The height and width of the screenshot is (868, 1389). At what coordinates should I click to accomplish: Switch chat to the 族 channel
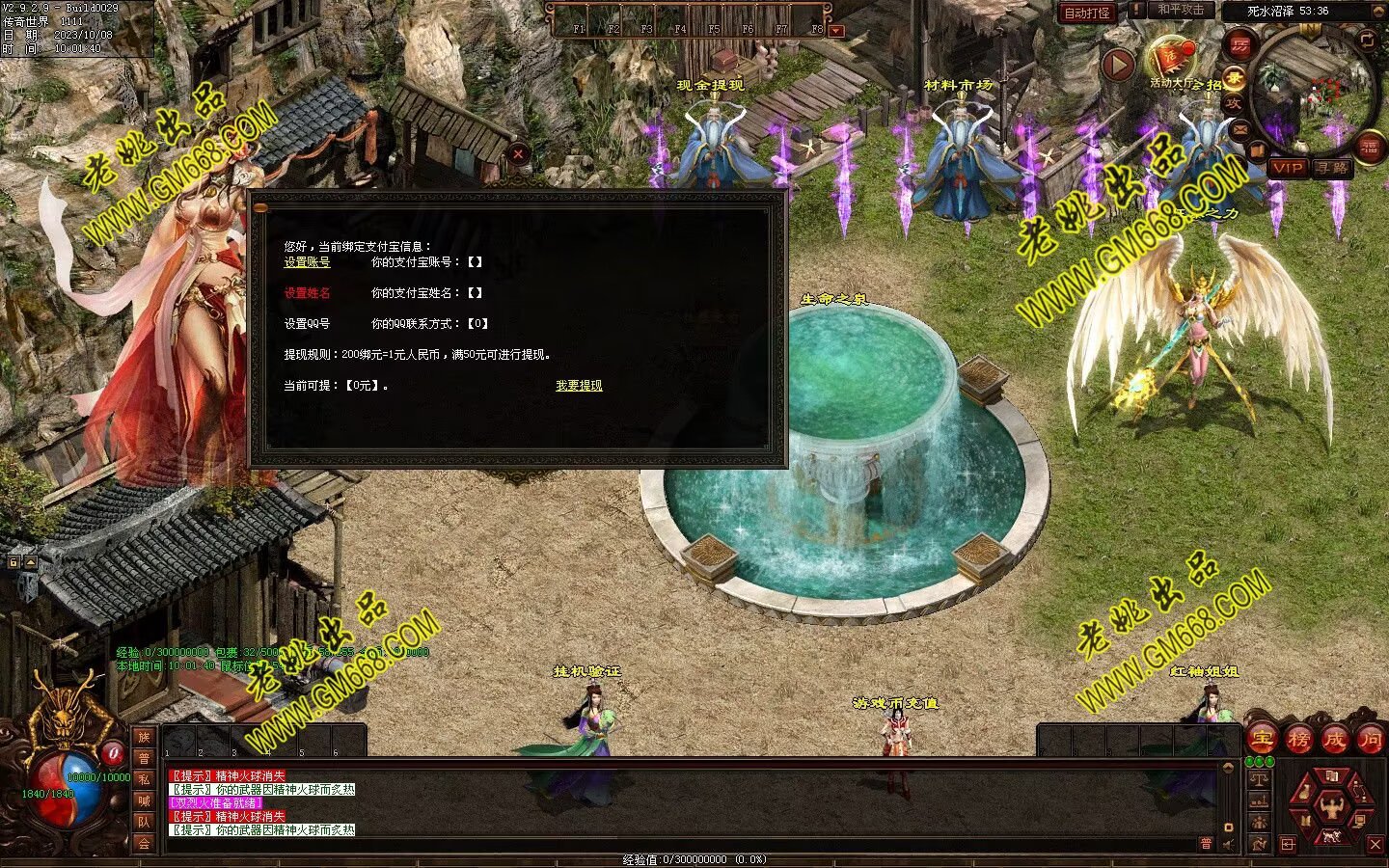point(144,737)
